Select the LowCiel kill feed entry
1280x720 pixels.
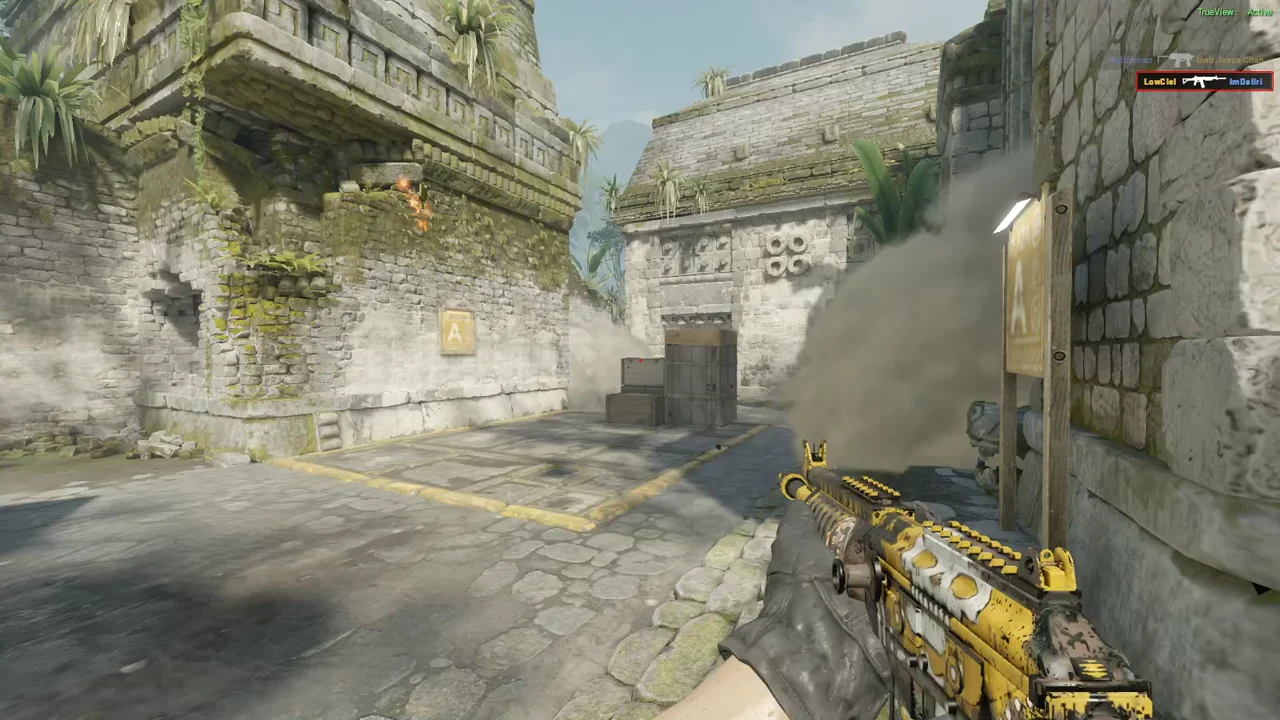[1204, 81]
